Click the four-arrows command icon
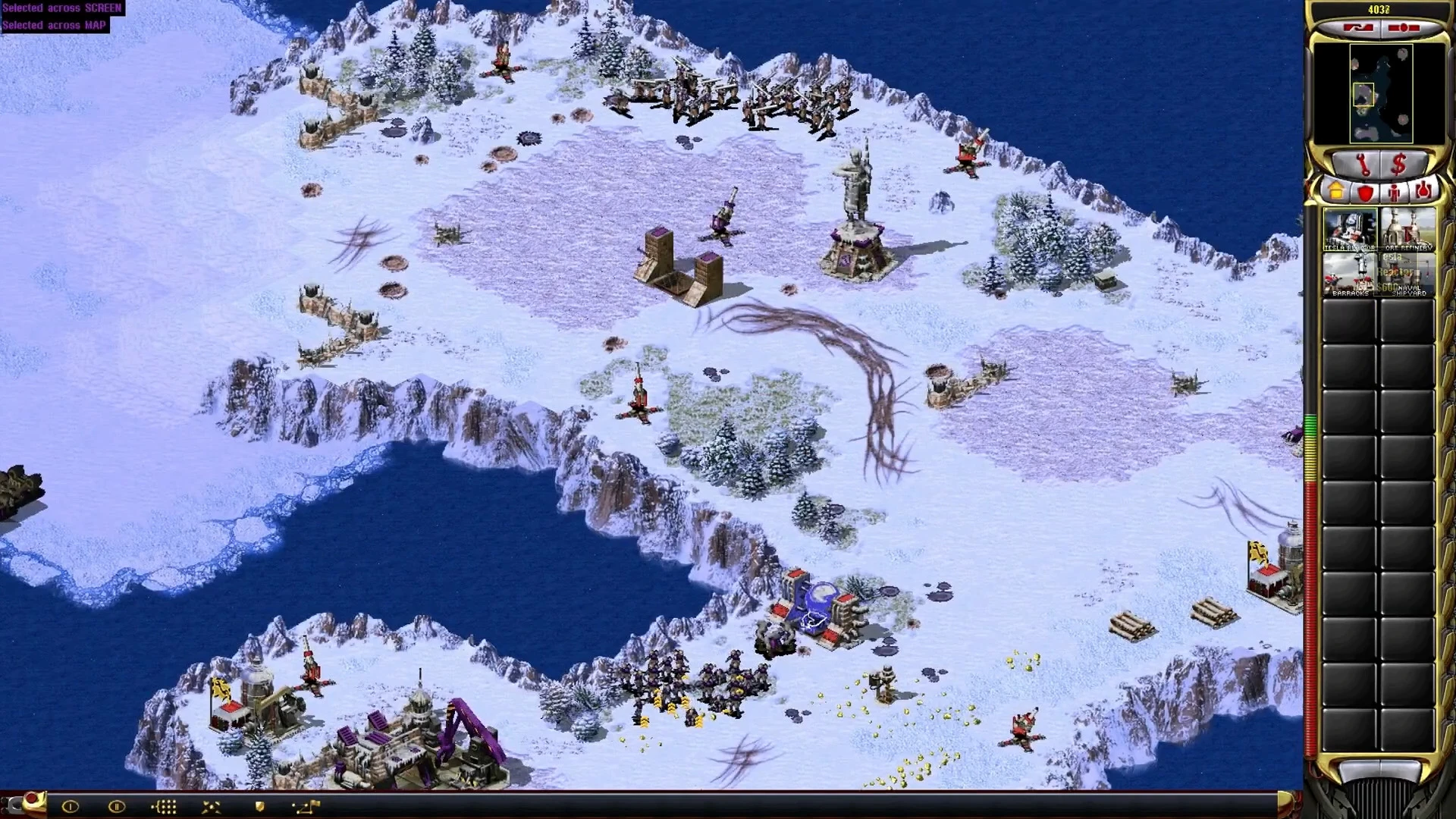Screen dimensions: 1456x819 point(212,807)
